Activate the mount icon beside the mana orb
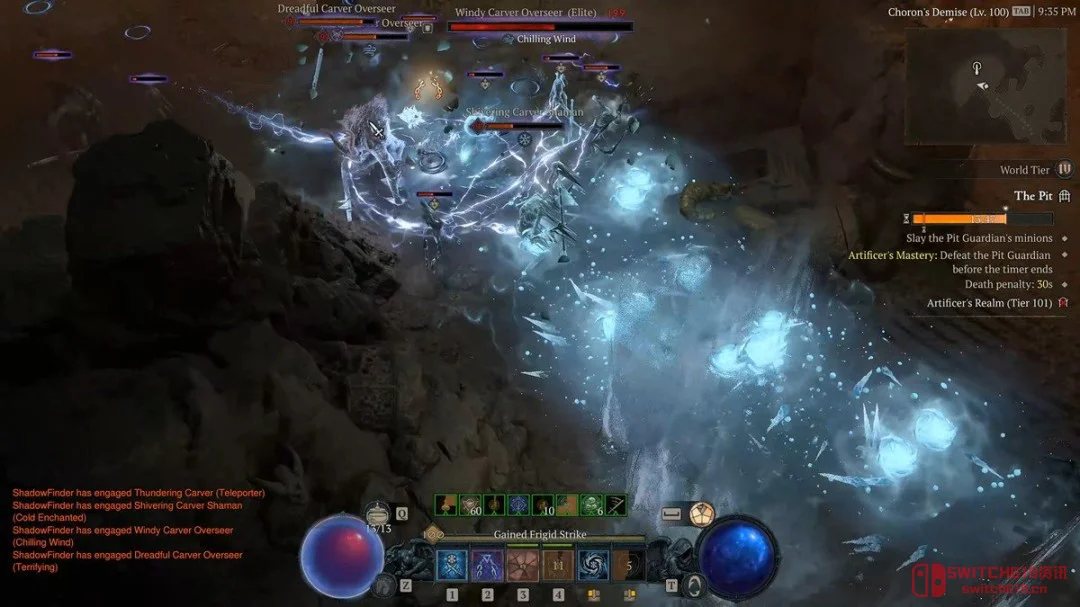1080x607 pixels. click(x=693, y=586)
